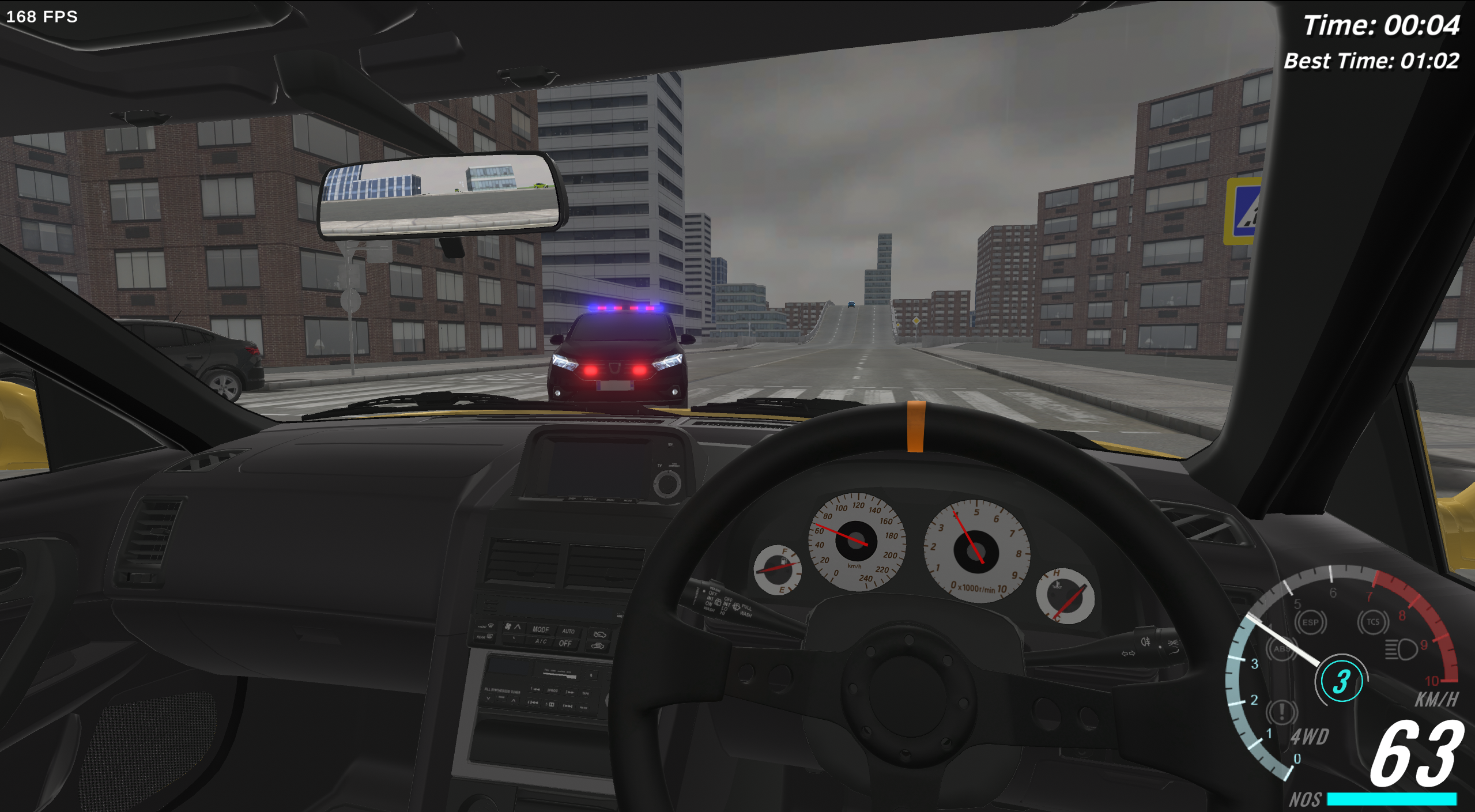
Task: Turn climate control OFF
Action: point(565,644)
